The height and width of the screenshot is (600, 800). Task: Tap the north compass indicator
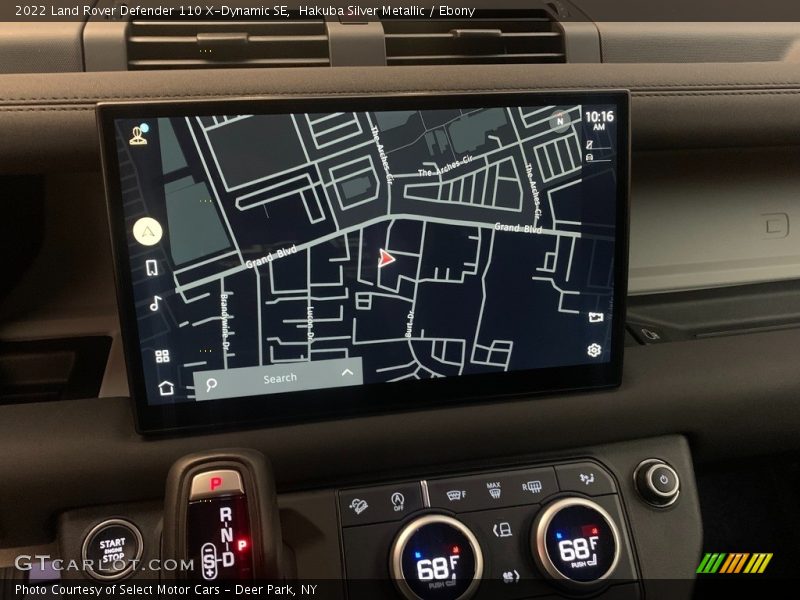(x=560, y=122)
